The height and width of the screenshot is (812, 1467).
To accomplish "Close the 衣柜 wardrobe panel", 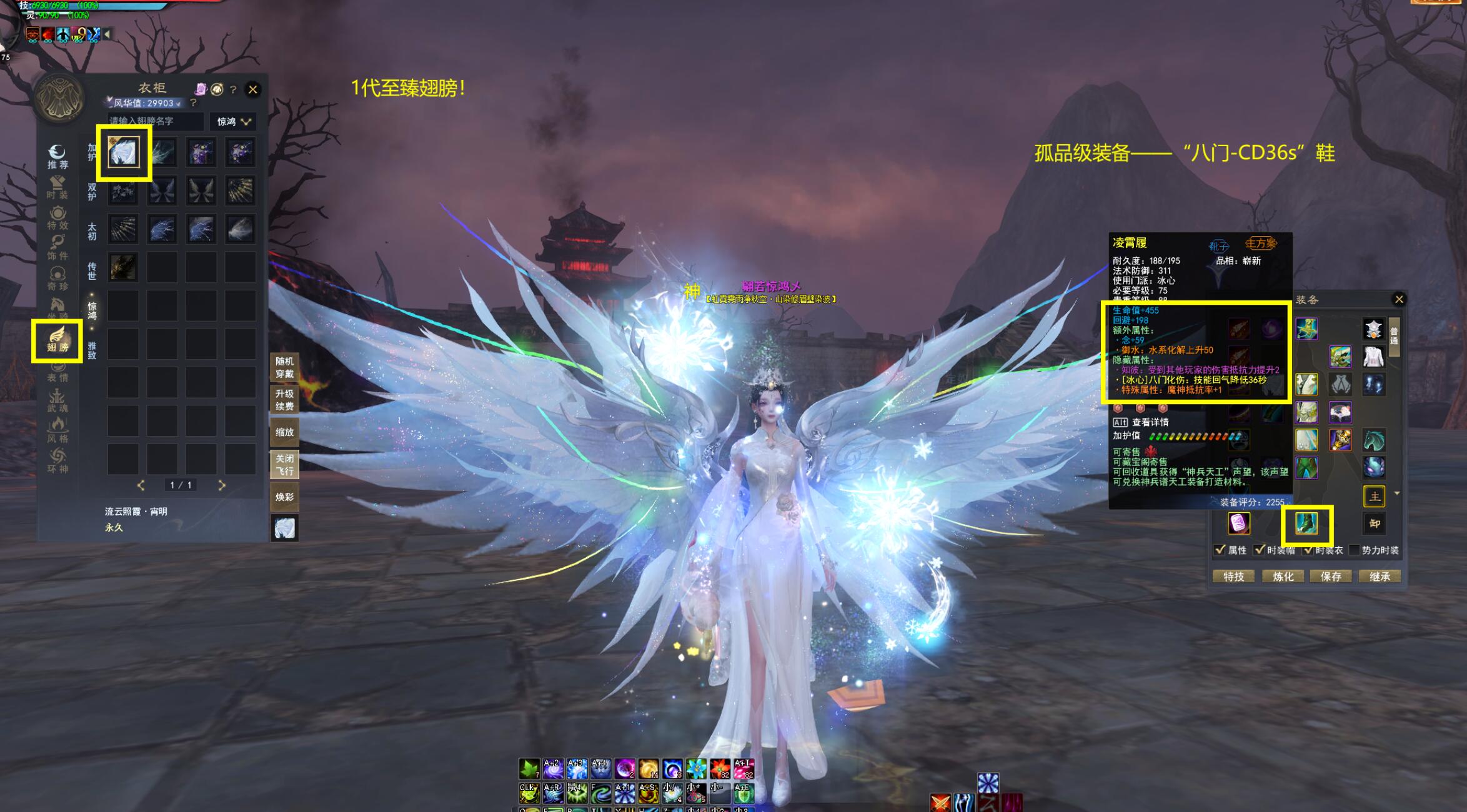I will pos(253,89).
